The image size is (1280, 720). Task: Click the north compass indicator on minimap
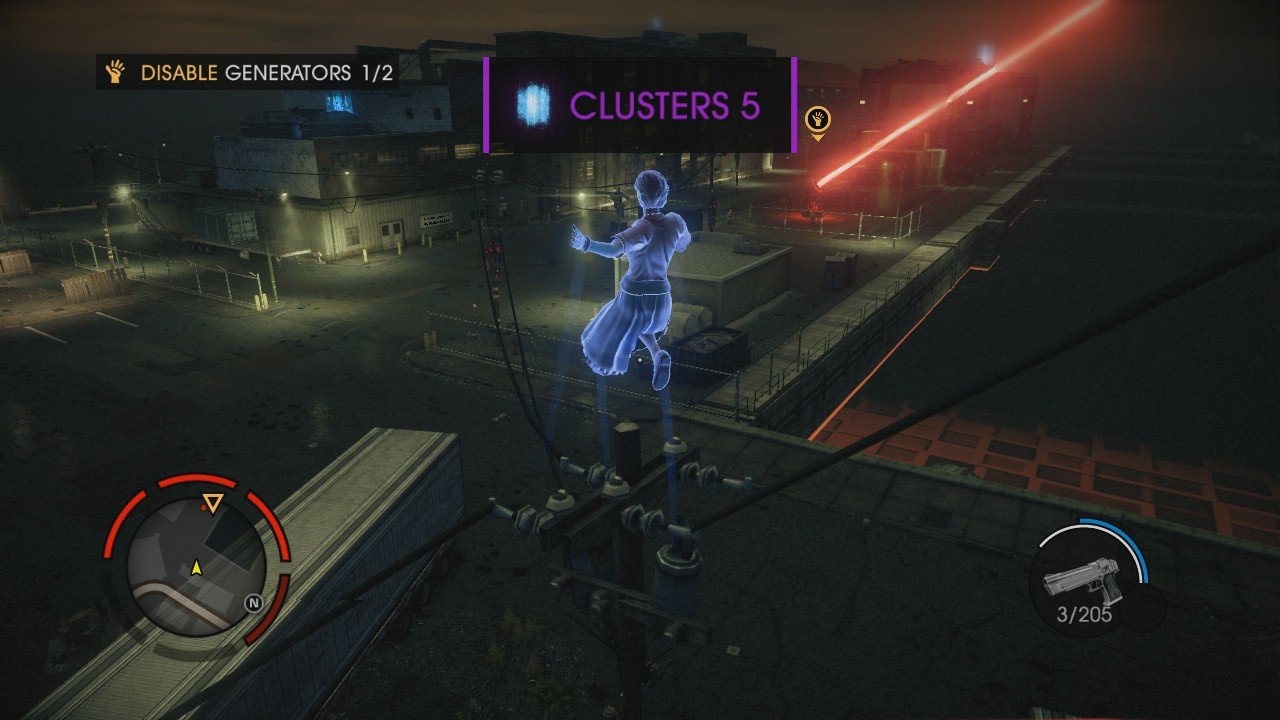256,603
